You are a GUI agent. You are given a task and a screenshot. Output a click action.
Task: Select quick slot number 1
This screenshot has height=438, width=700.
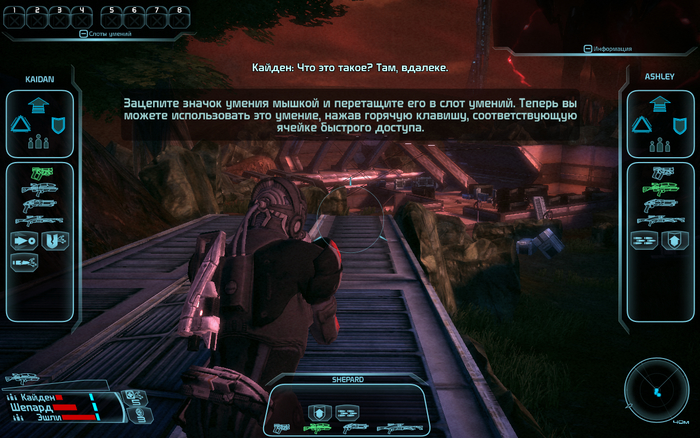click(x=16, y=16)
